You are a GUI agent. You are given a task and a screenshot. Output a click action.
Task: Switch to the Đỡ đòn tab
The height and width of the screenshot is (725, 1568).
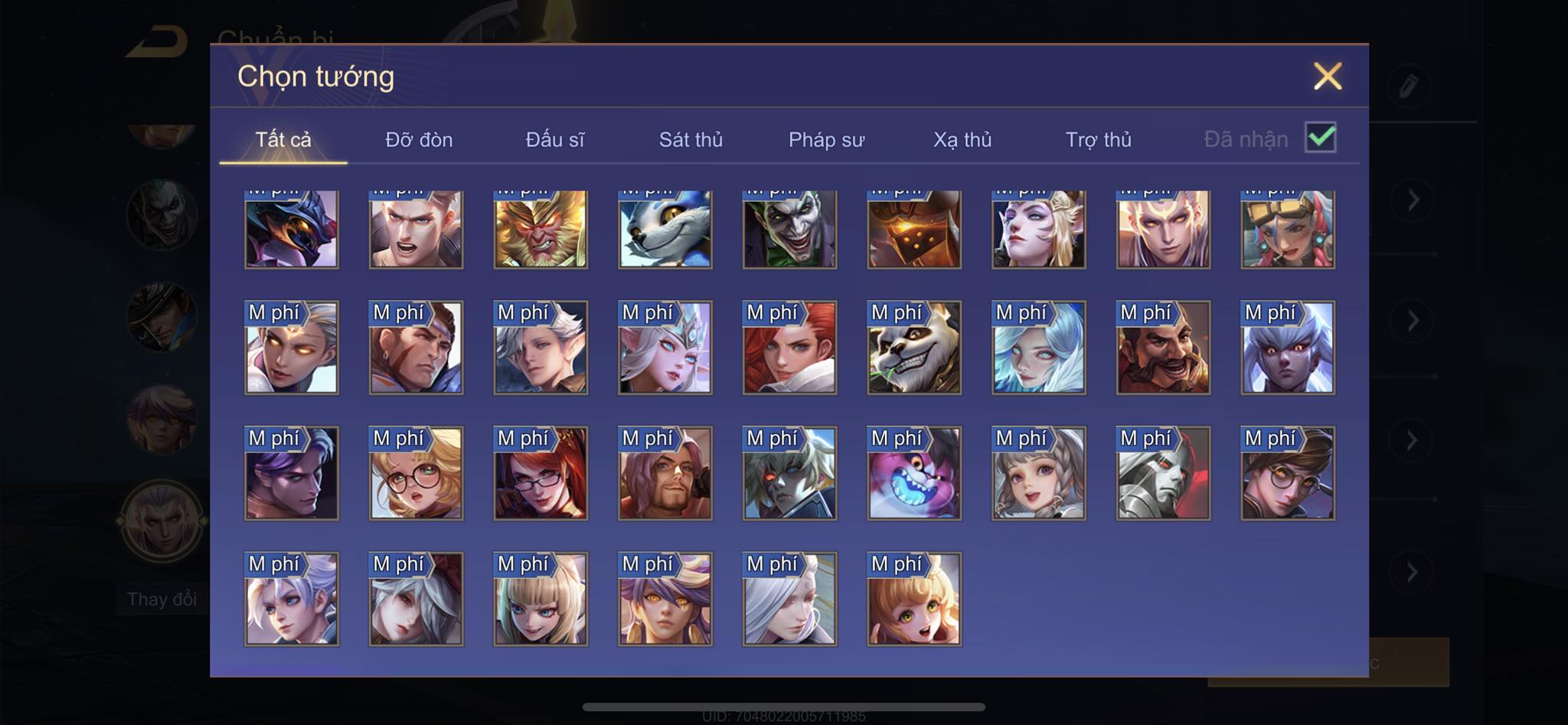pos(419,140)
